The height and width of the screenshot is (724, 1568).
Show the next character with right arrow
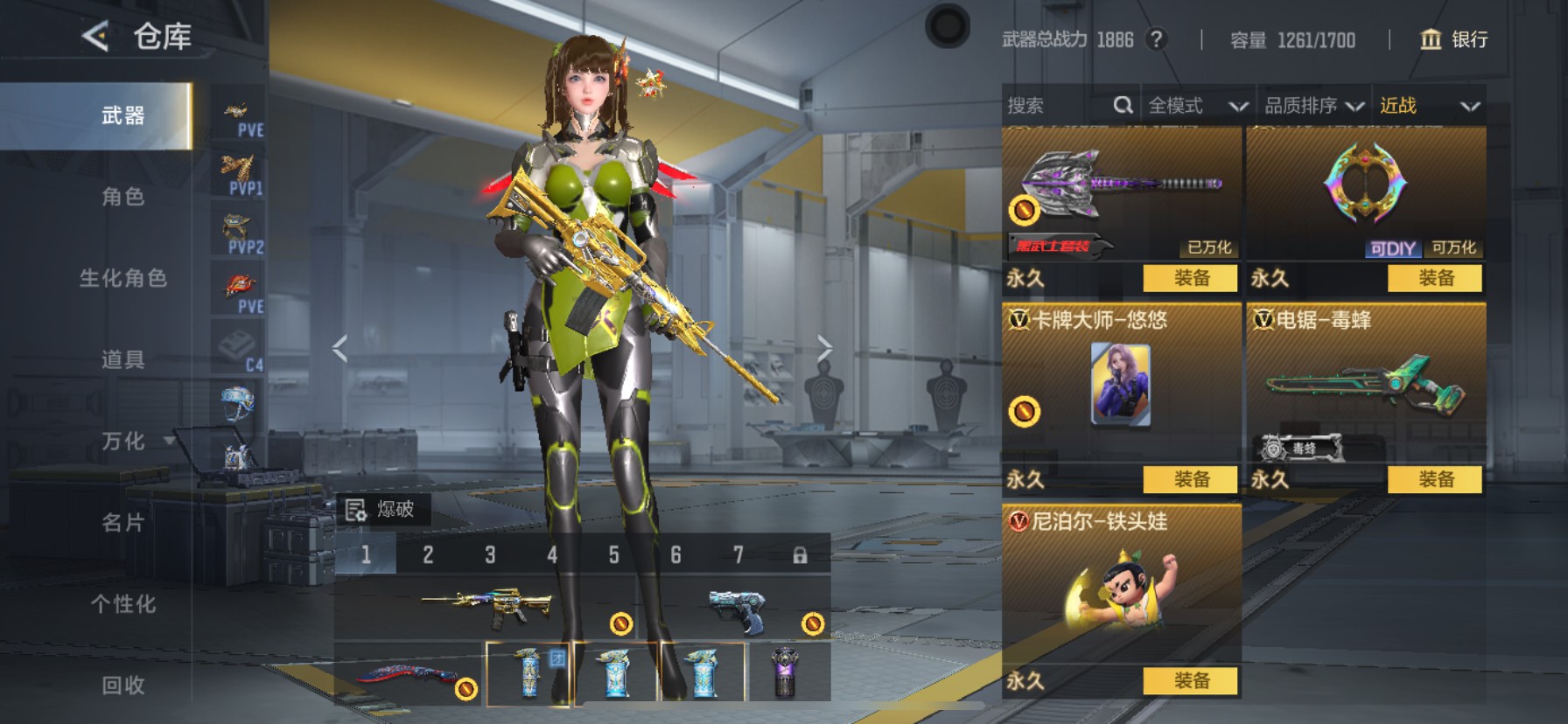[x=824, y=348]
